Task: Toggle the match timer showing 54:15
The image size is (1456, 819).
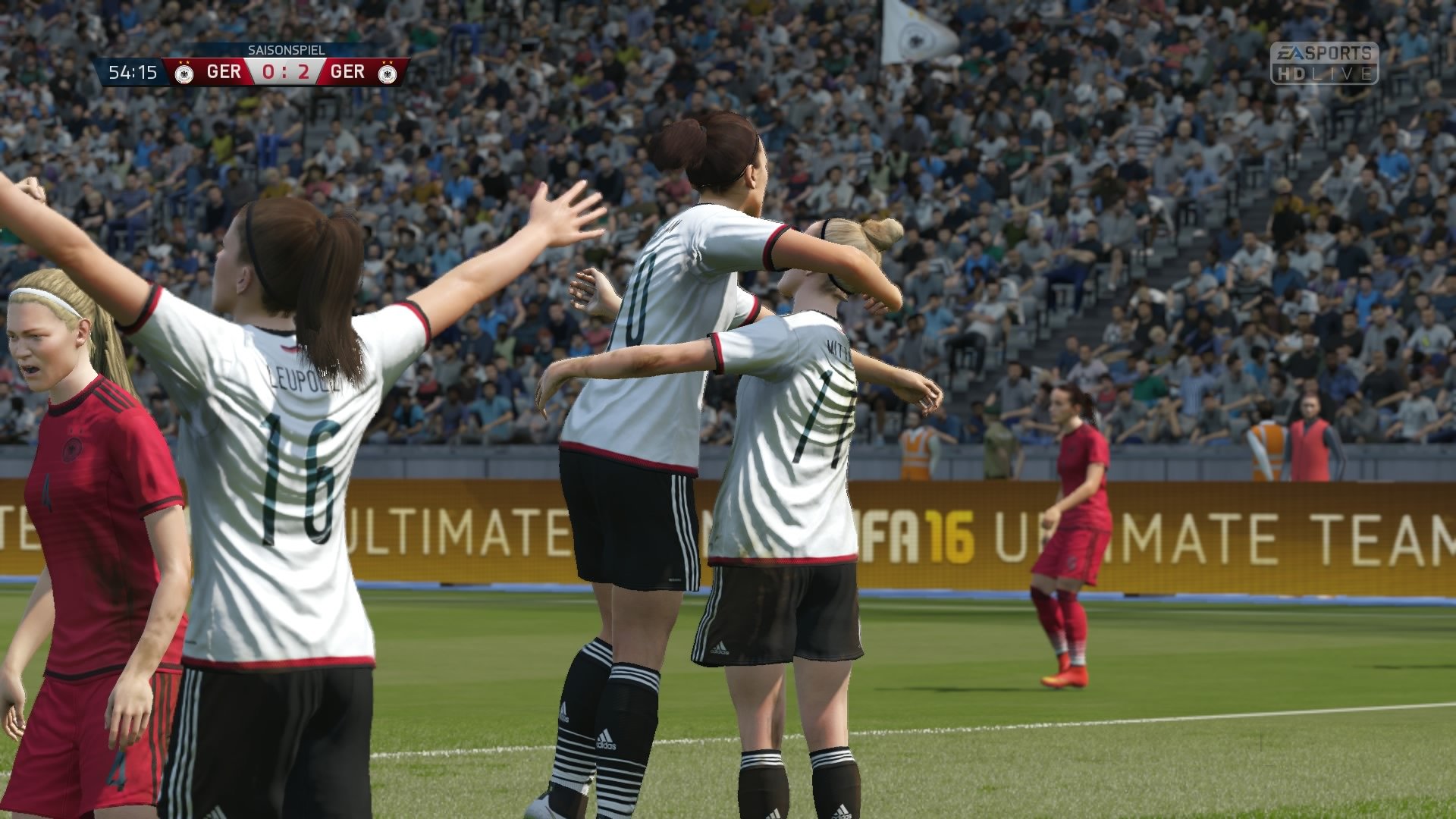Action: [133, 73]
